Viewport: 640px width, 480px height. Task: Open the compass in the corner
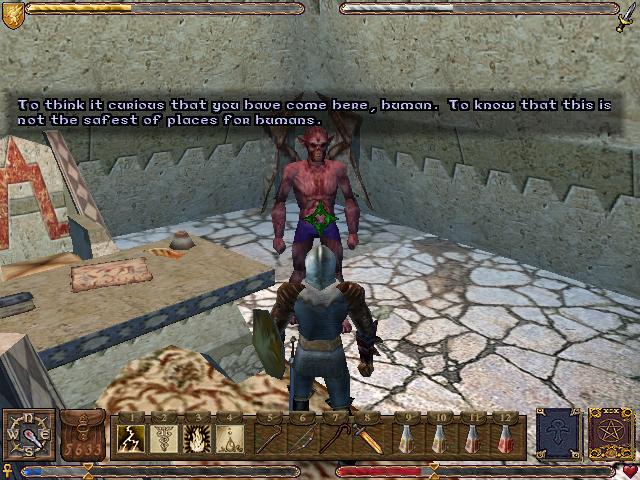(28, 434)
